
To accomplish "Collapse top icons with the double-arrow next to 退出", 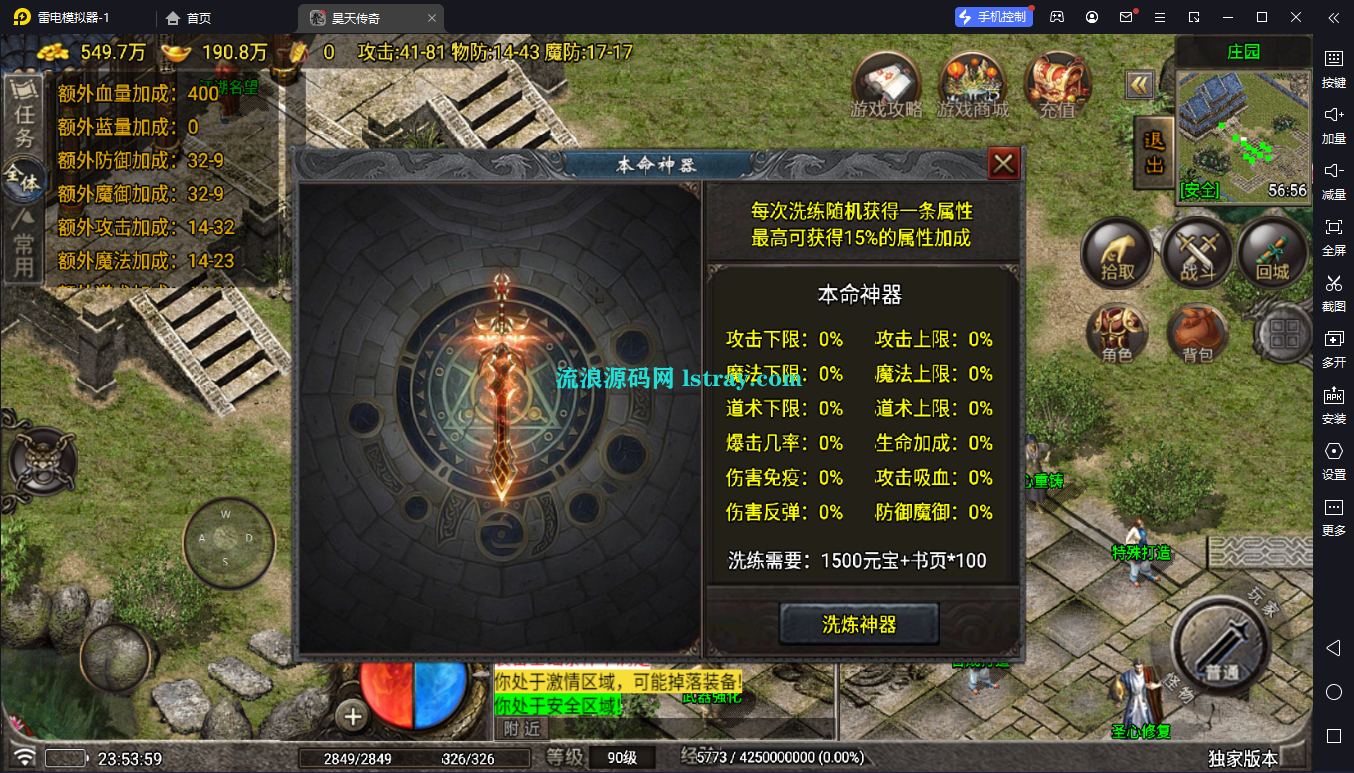I will pyautogui.click(x=1140, y=85).
